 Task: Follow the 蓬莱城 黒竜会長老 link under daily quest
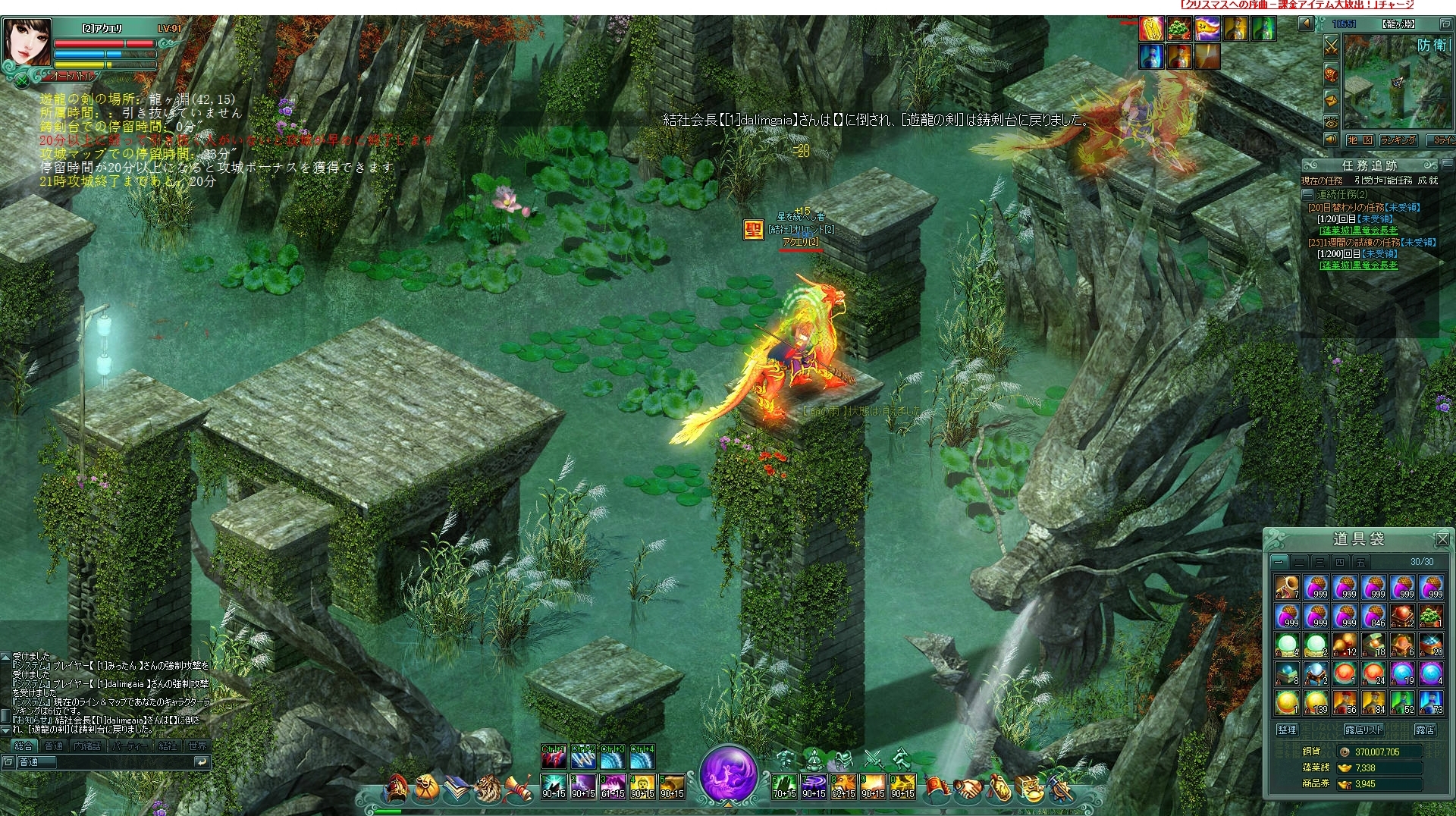point(1358,231)
